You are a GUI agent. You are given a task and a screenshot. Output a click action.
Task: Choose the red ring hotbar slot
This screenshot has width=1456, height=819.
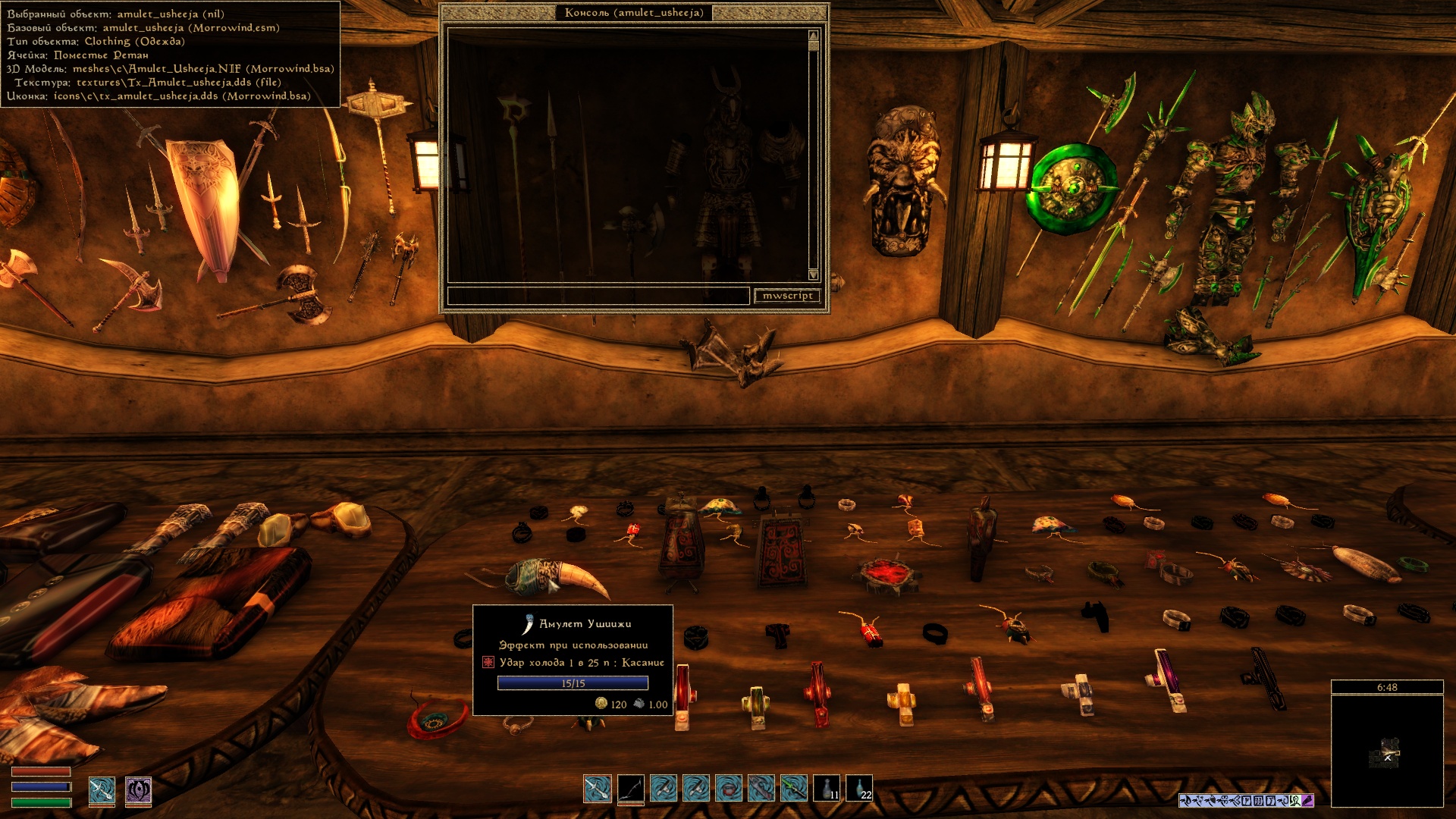(729, 789)
